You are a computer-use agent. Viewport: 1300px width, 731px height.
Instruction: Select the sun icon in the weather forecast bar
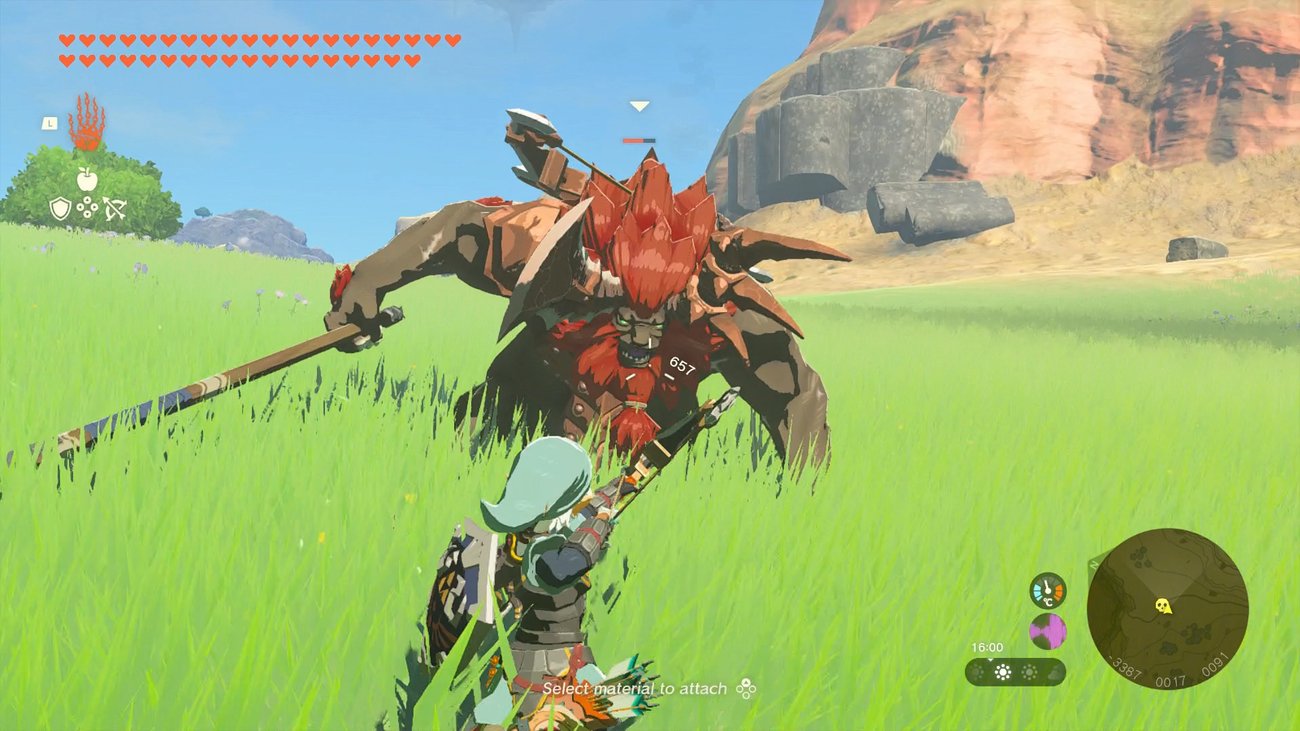point(1002,671)
